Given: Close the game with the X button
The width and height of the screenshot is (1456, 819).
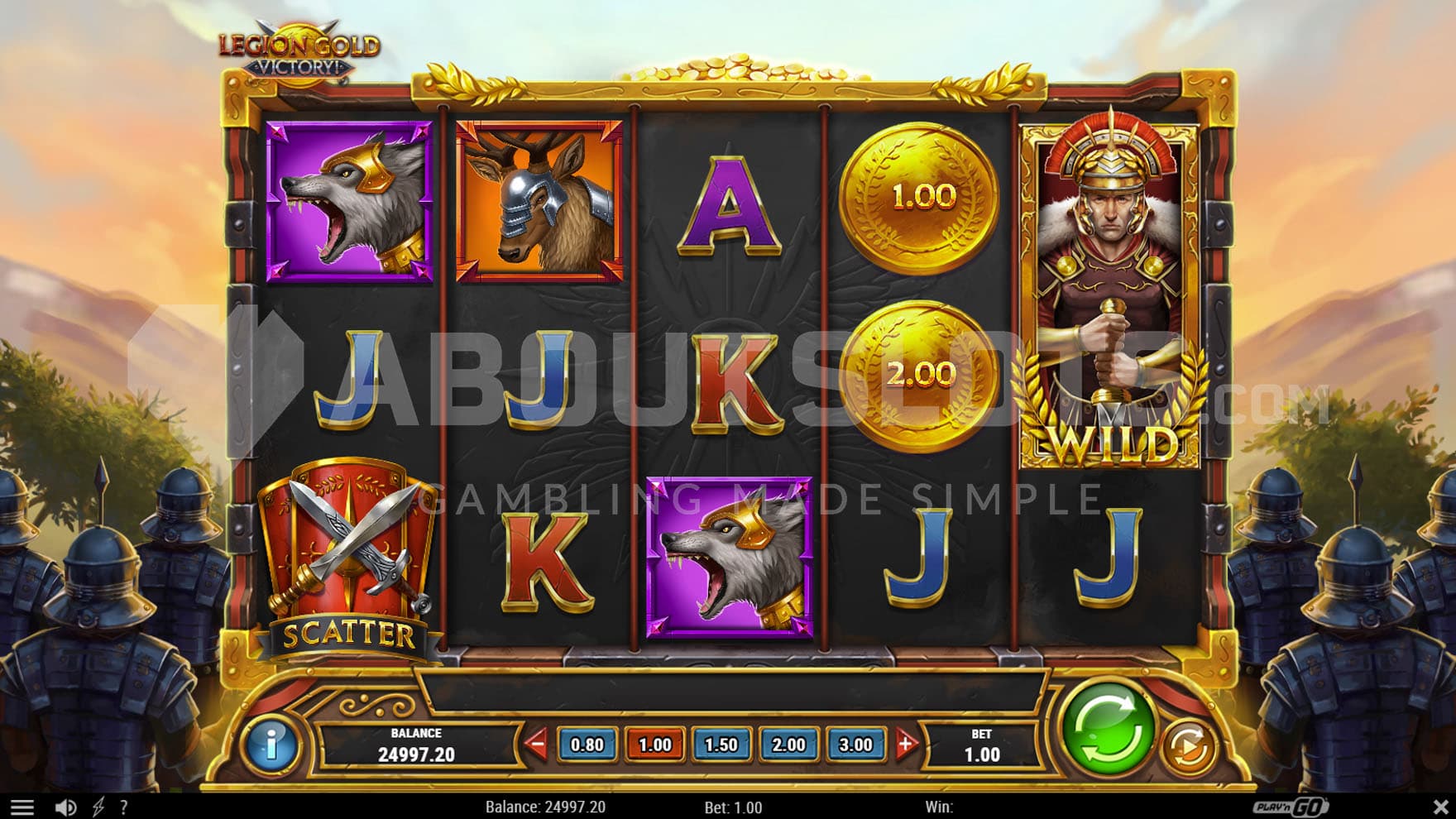Looking at the screenshot, I should coord(1440,807).
